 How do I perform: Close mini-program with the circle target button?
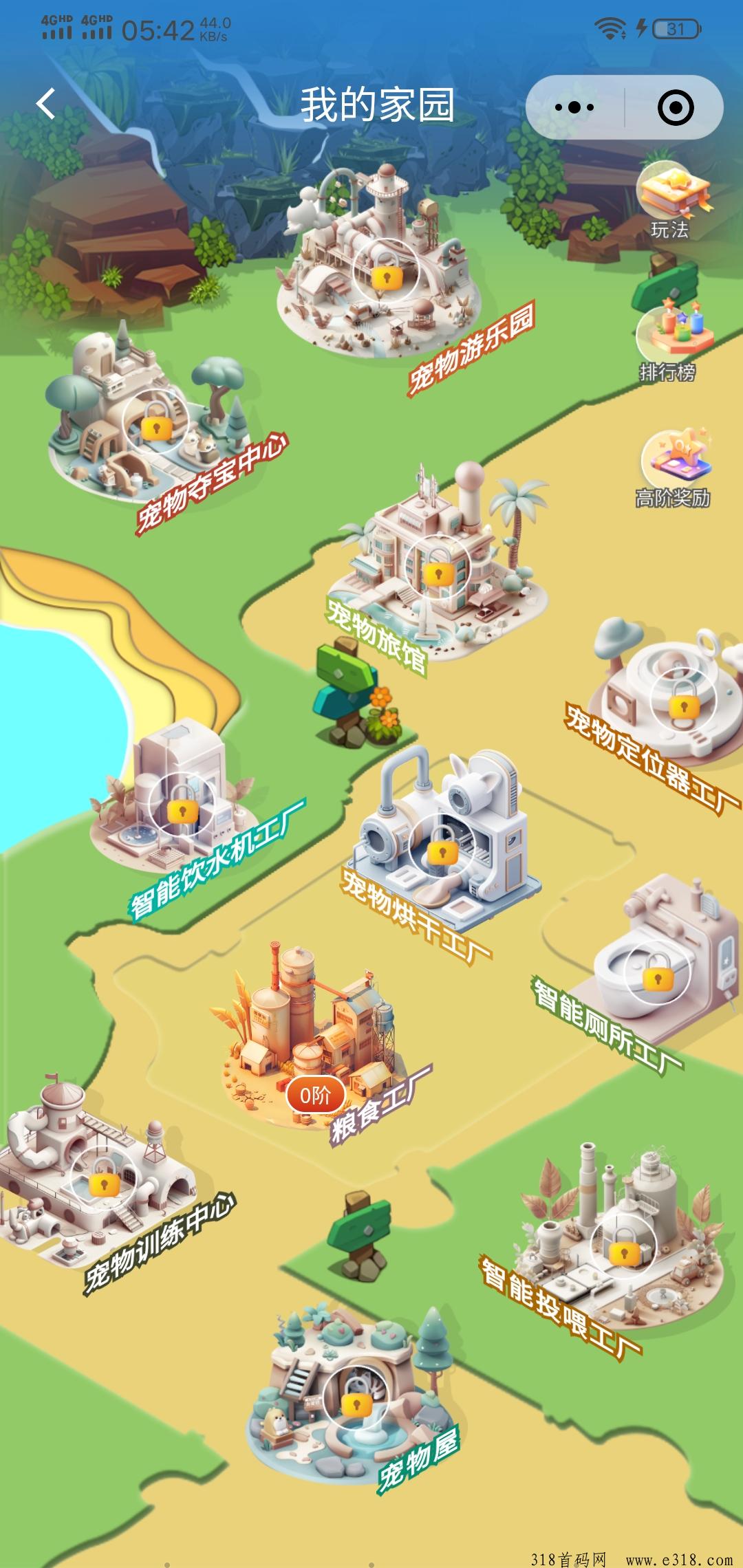tap(675, 107)
